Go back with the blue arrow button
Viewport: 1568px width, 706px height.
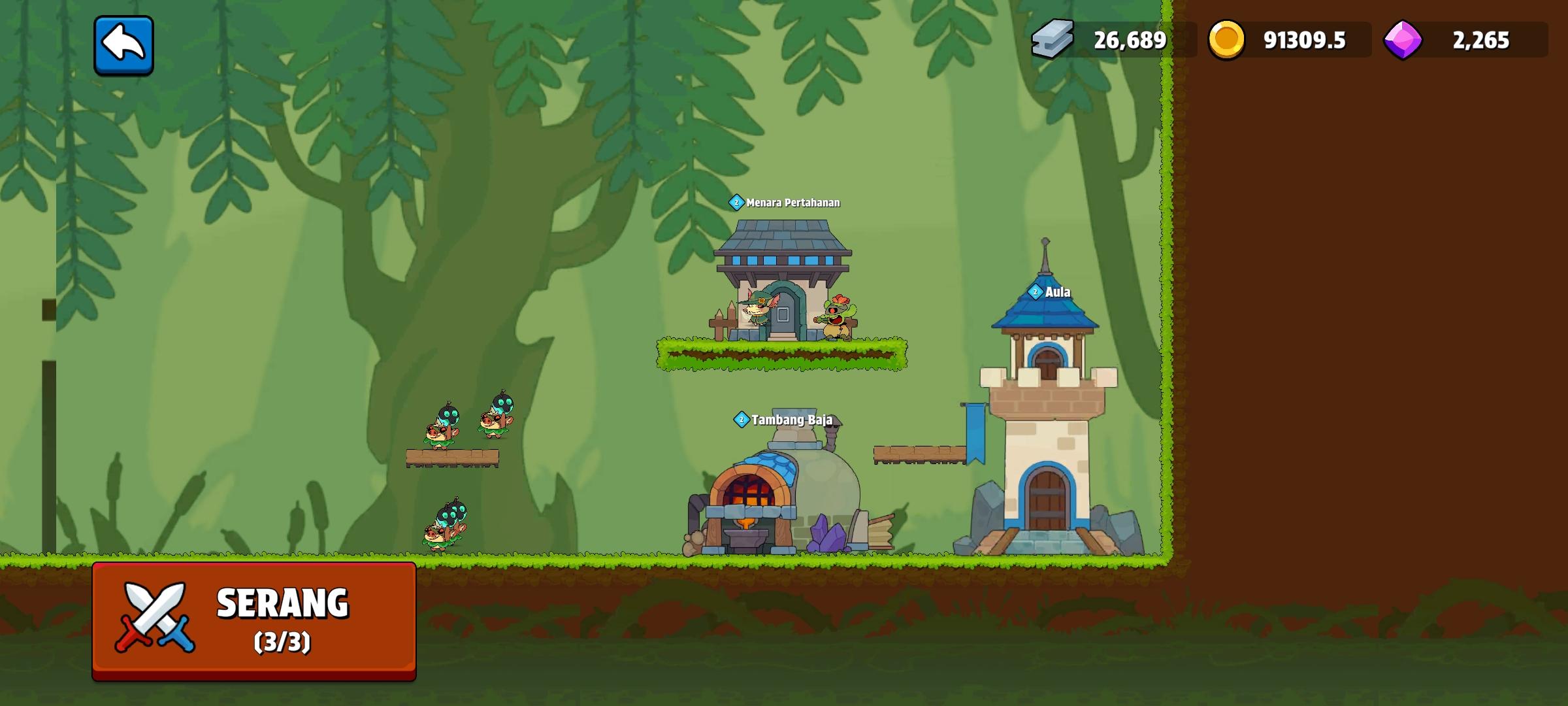[123, 45]
